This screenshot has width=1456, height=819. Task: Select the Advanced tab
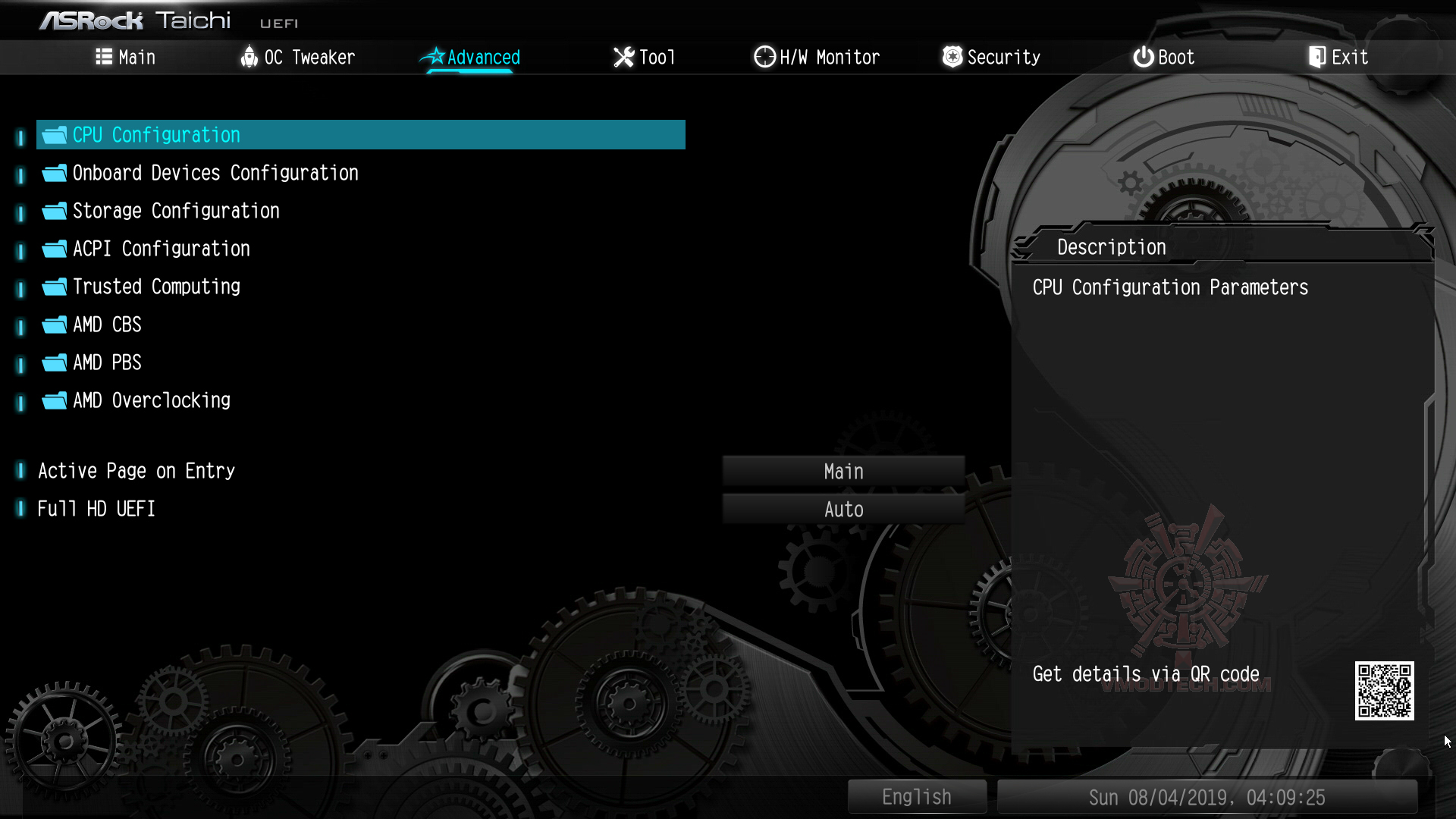point(471,57)
